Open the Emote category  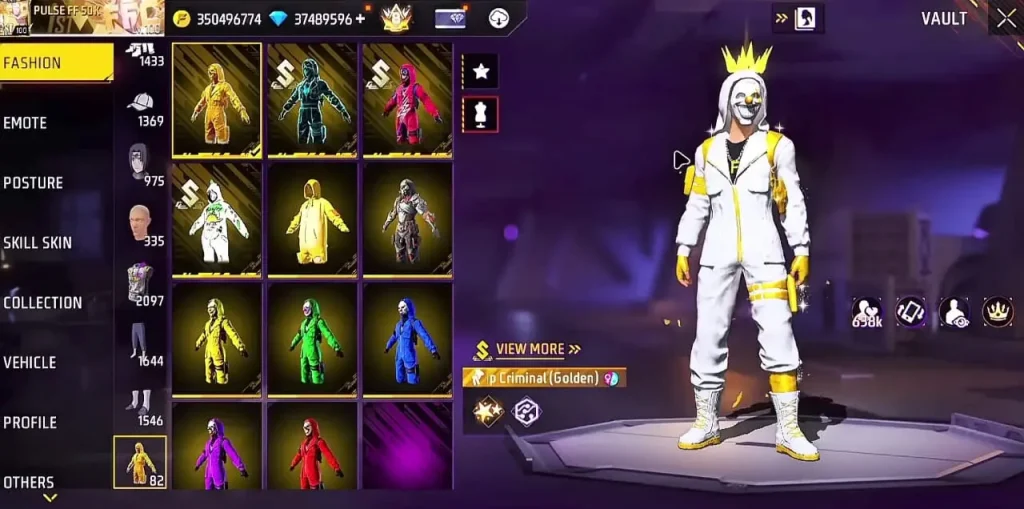[x=26, y=123]
